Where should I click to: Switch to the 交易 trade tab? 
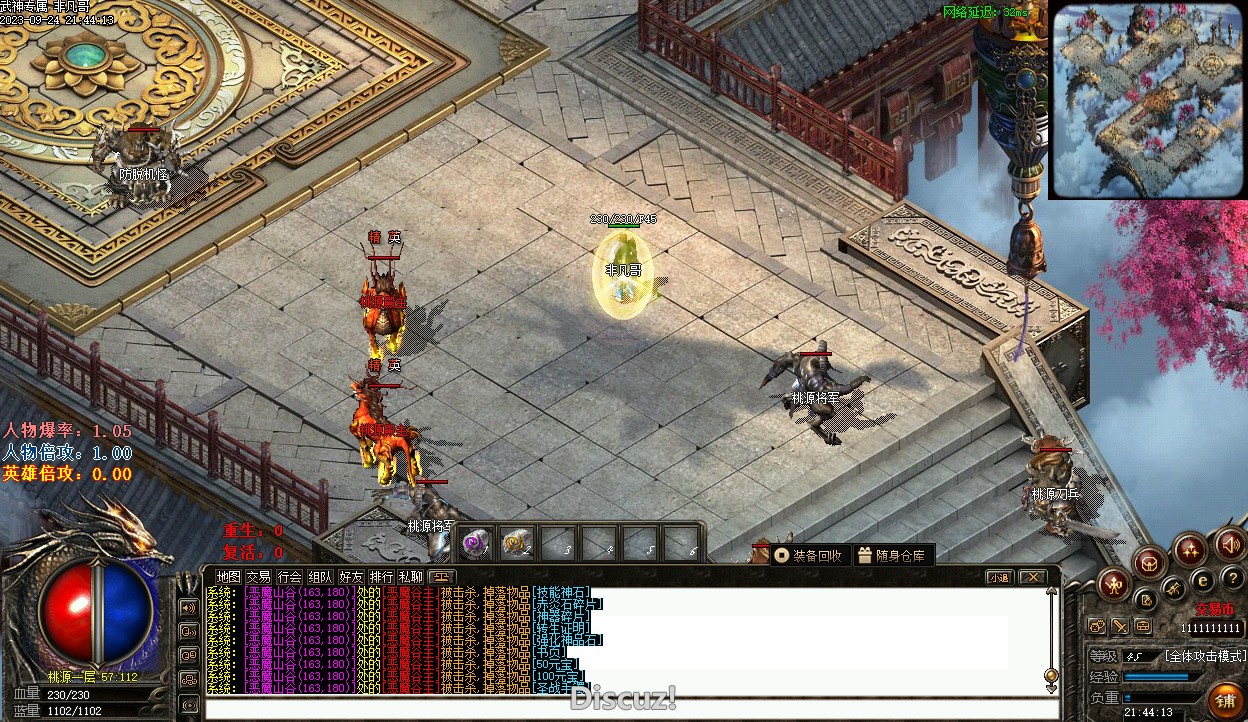(x=259, y=577)
